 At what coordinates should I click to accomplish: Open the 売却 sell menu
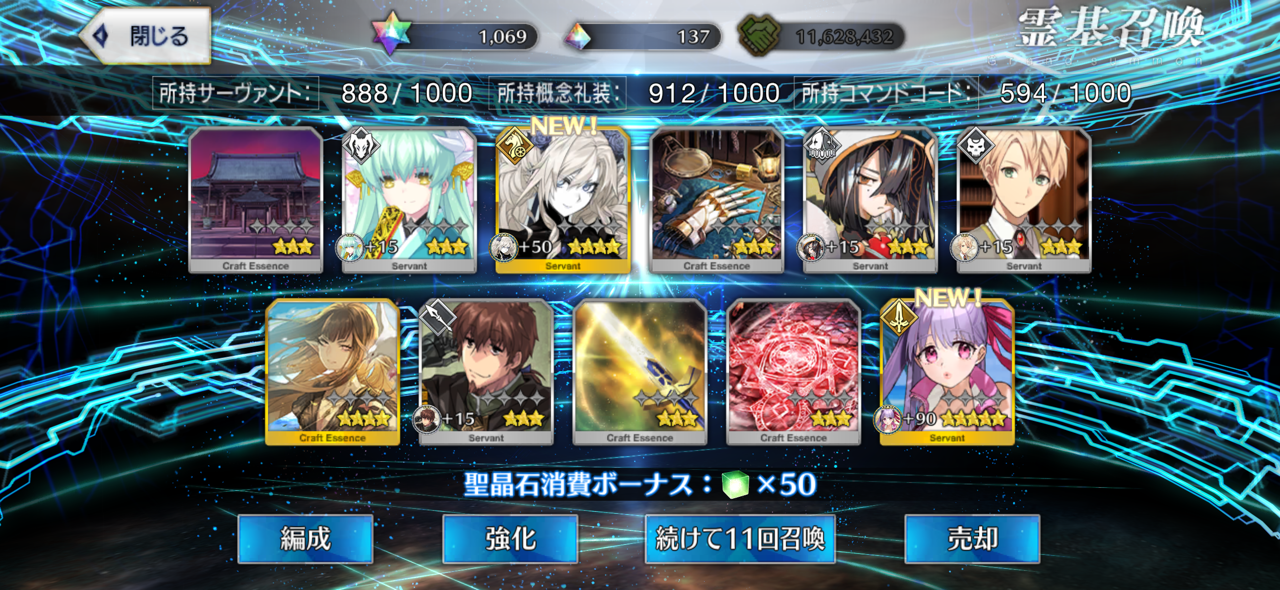[972, 539]
